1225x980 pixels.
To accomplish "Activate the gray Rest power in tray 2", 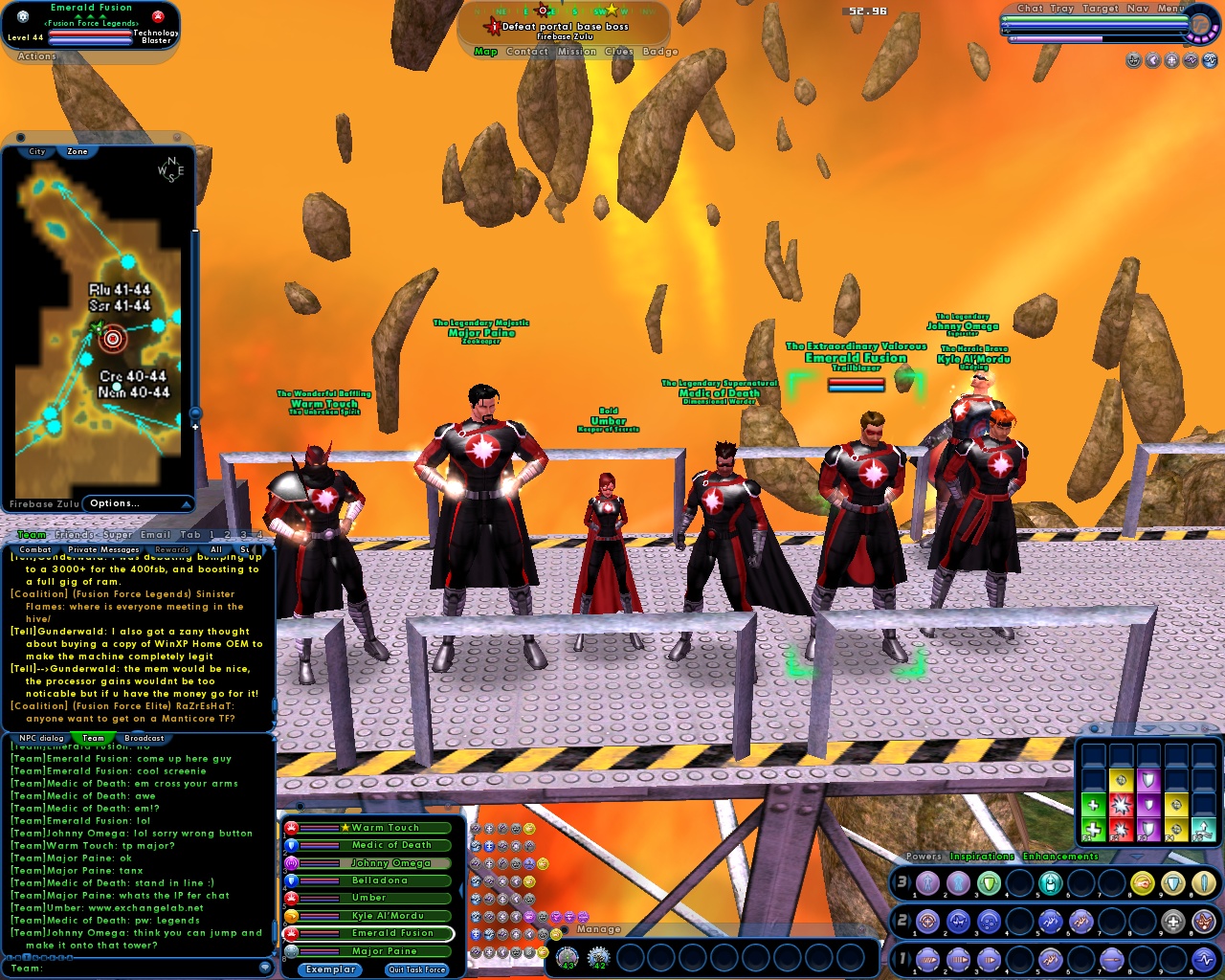I will 1173,921.
